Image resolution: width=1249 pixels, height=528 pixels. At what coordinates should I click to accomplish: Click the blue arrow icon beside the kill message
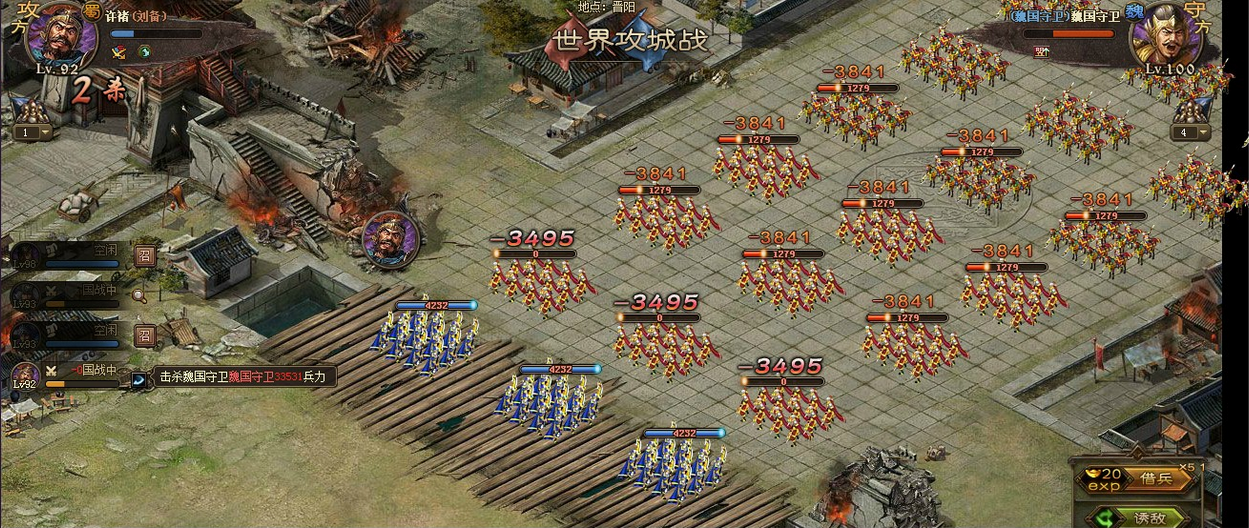coord(138,378)
